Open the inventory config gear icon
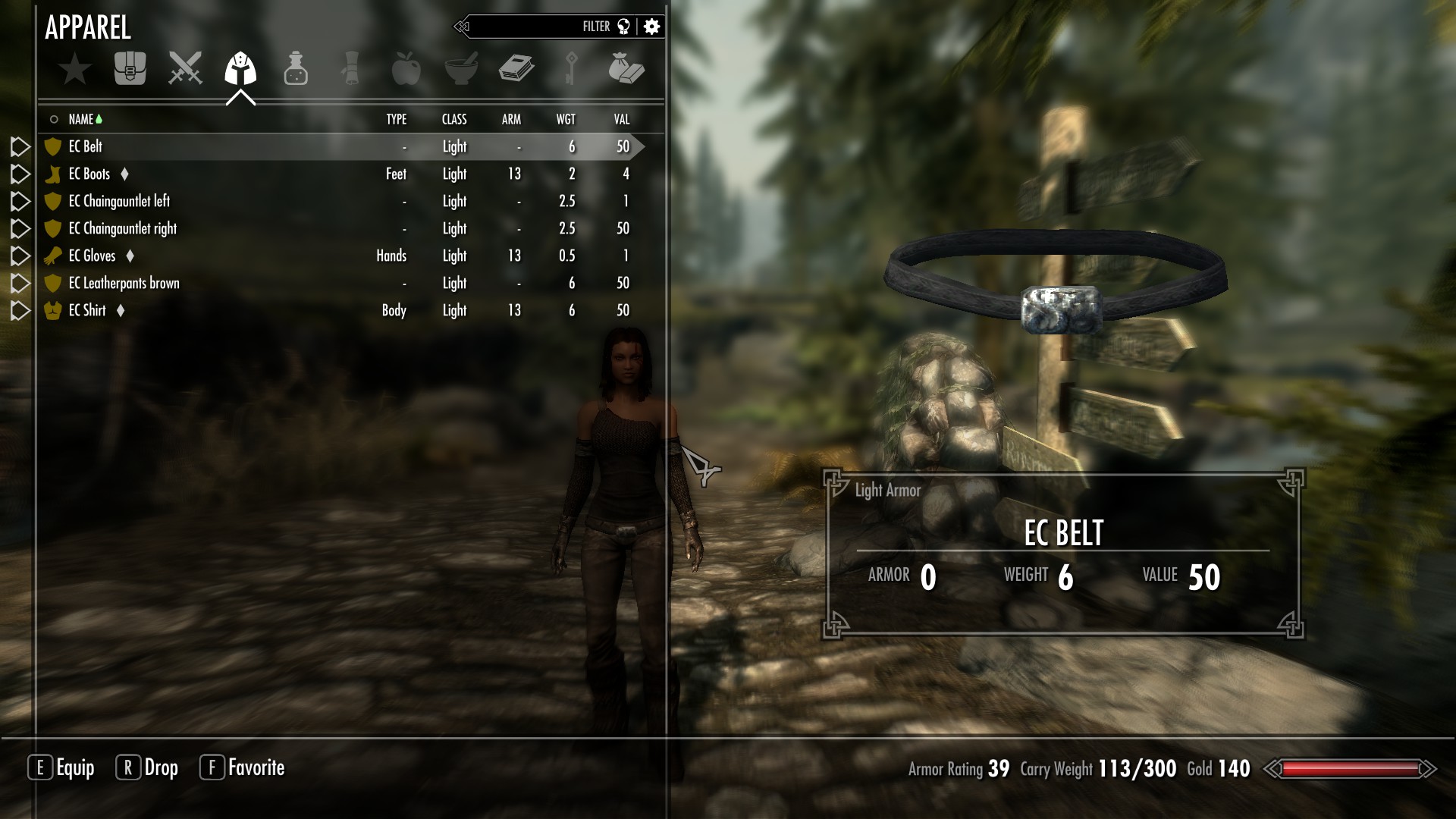 click(651, 27)
